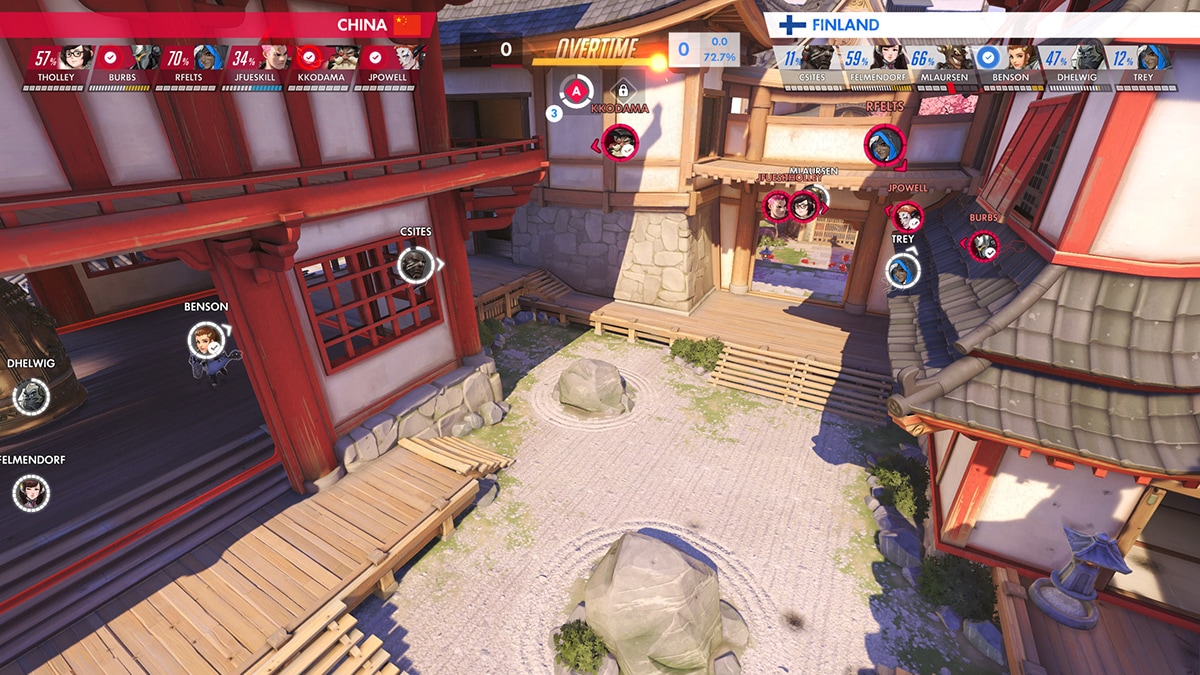Select JPOWELL's card in China's roster
The height and width of the screenshot is (675, 1200).
point(390,66)
